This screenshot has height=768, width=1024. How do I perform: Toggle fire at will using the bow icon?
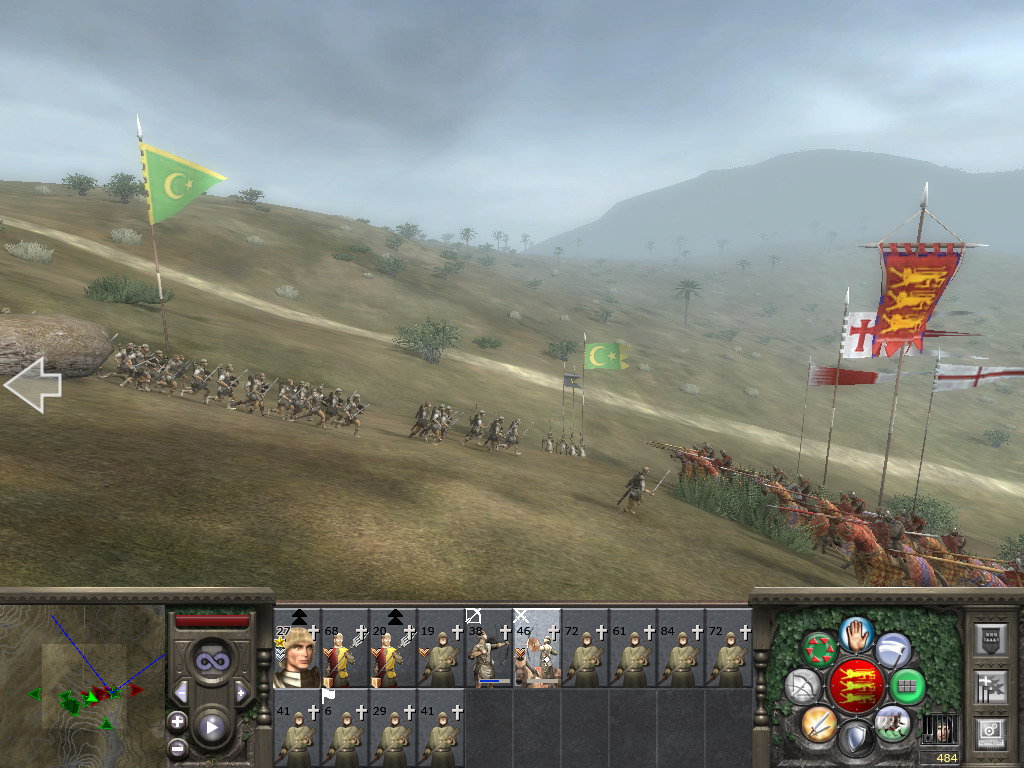pyautogui.click(x=802, y=686)
